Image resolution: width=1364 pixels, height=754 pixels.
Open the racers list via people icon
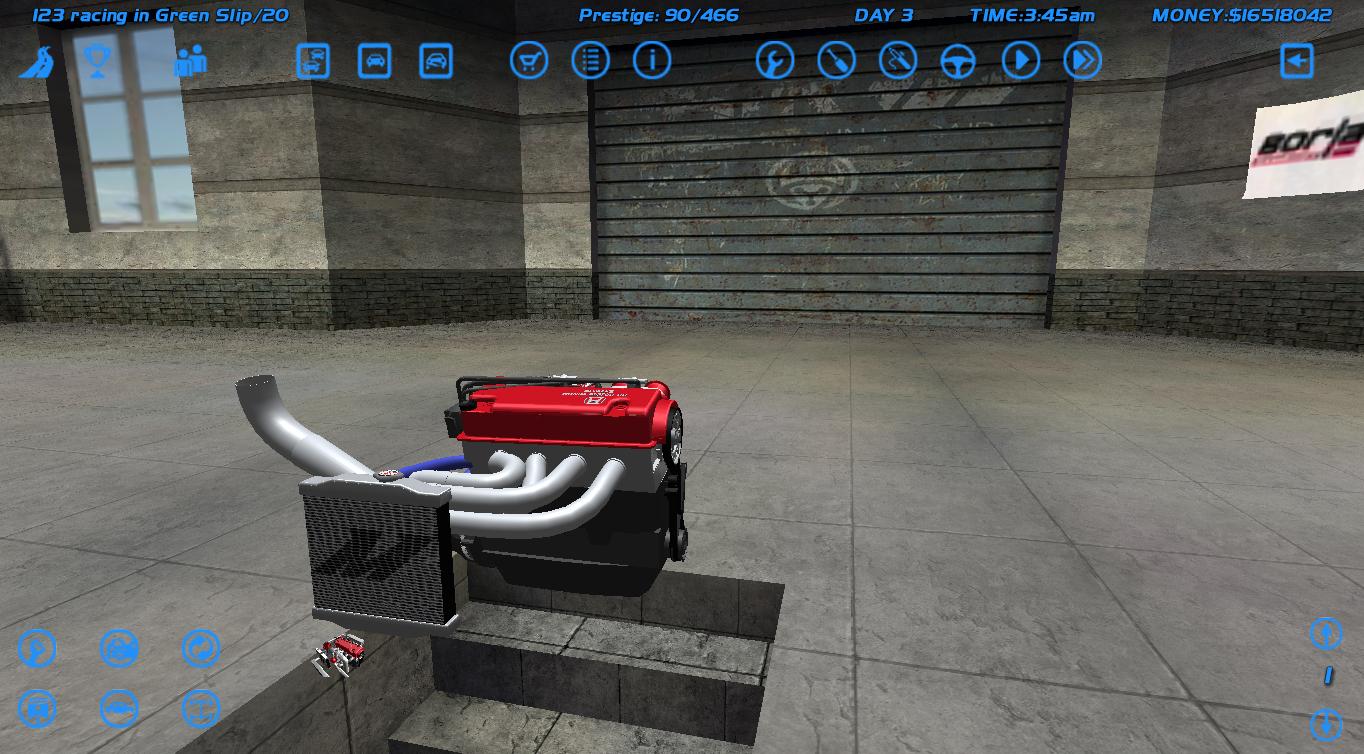[190, 60]
